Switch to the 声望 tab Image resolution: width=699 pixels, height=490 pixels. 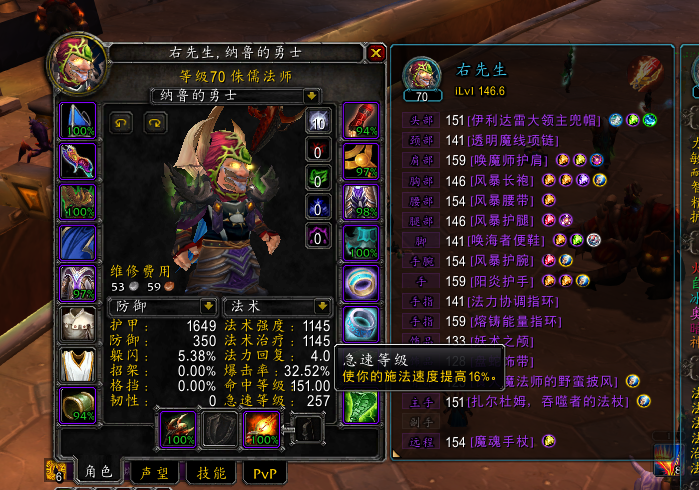click(154, 472)
